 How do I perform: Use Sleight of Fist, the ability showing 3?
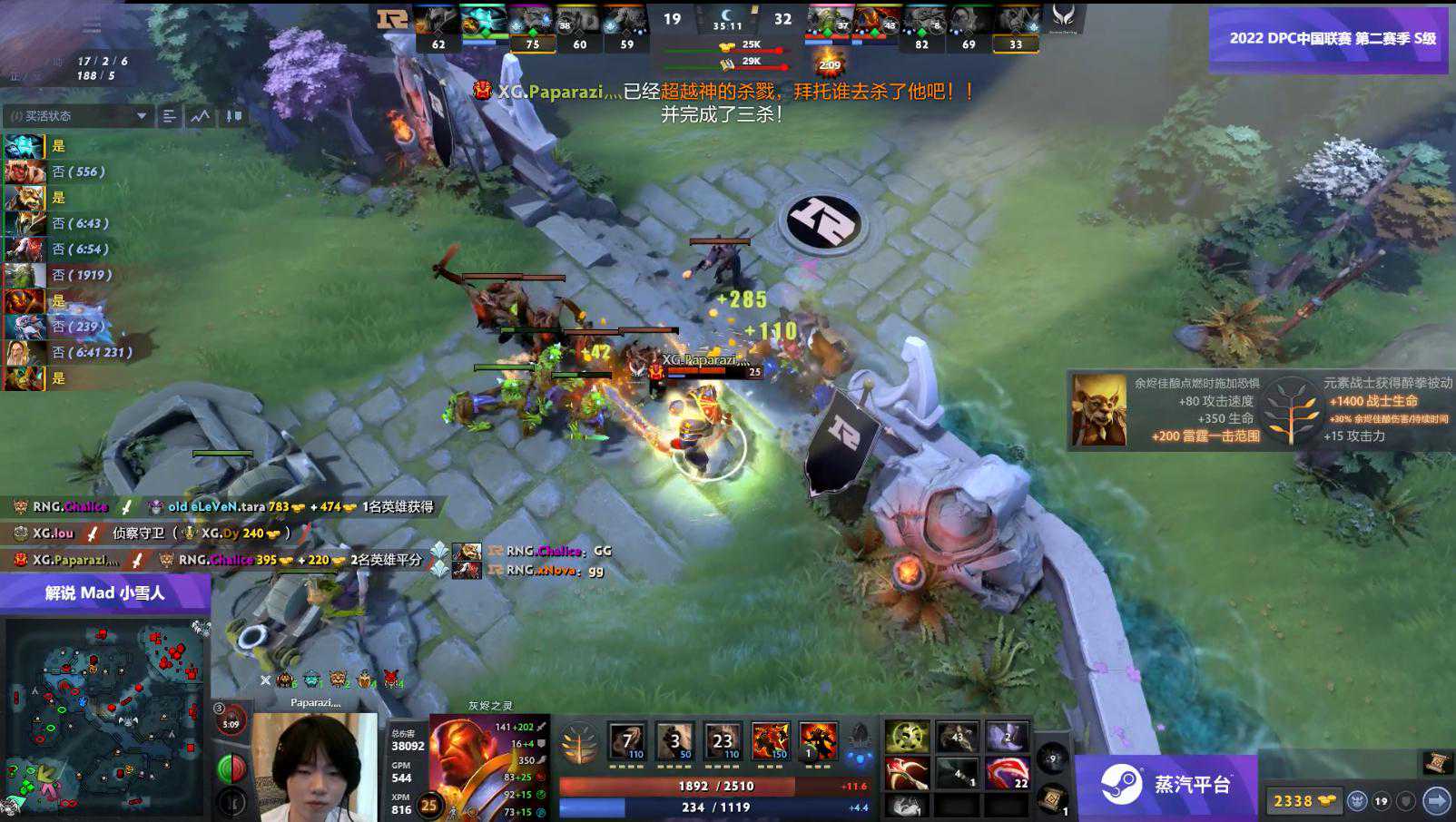tap(674, 741)
